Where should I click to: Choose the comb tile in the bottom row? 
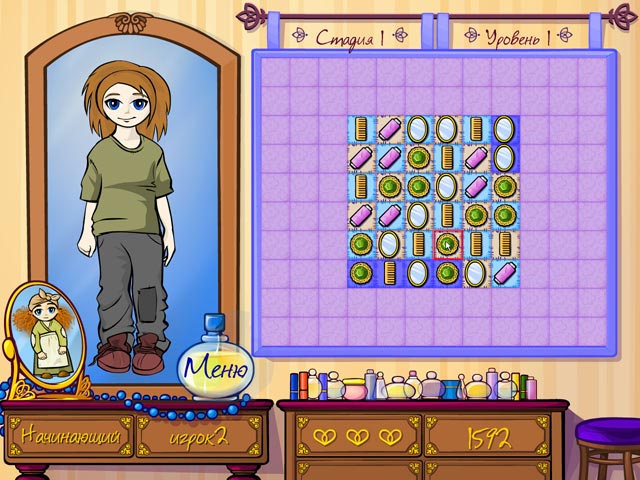(x=390, y=272)
